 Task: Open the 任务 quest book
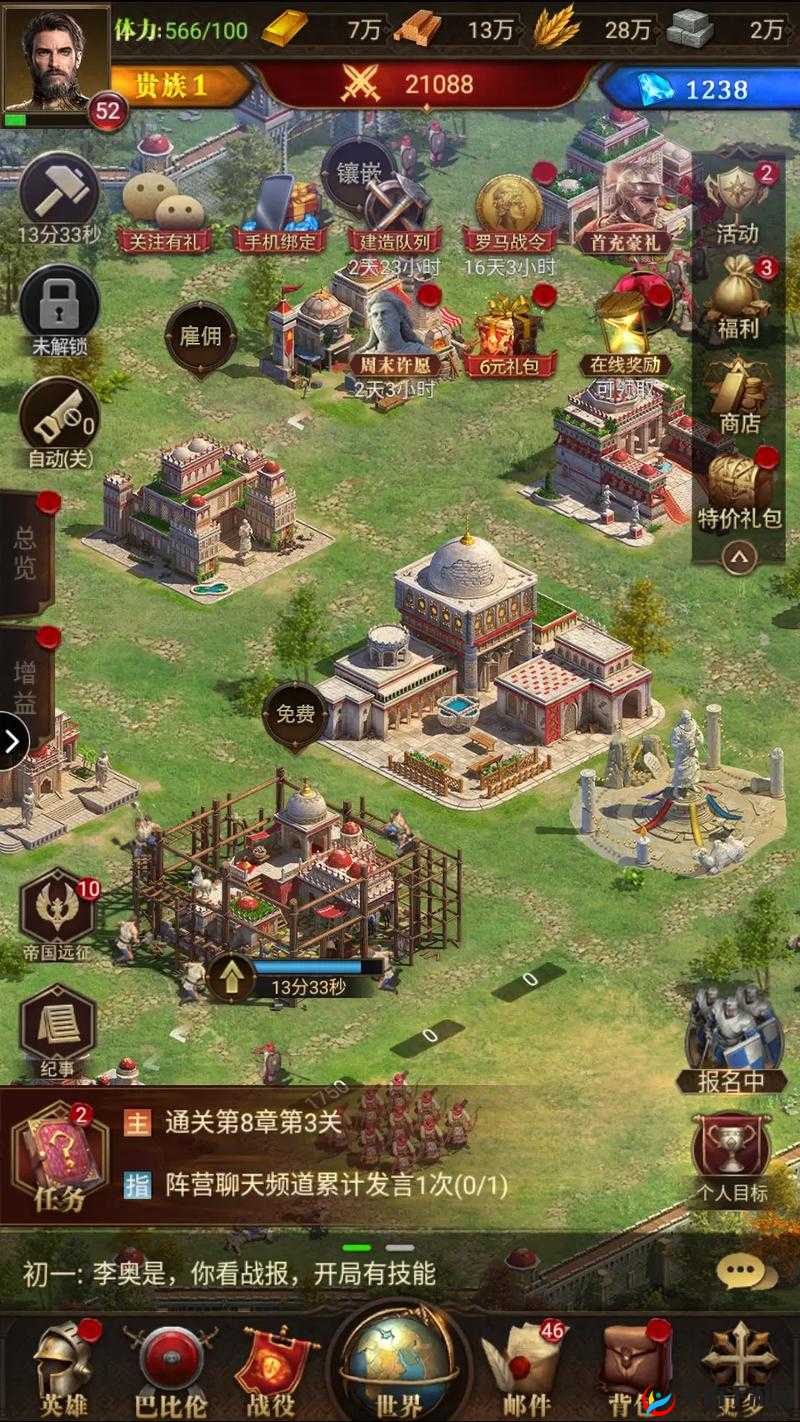60,1156
